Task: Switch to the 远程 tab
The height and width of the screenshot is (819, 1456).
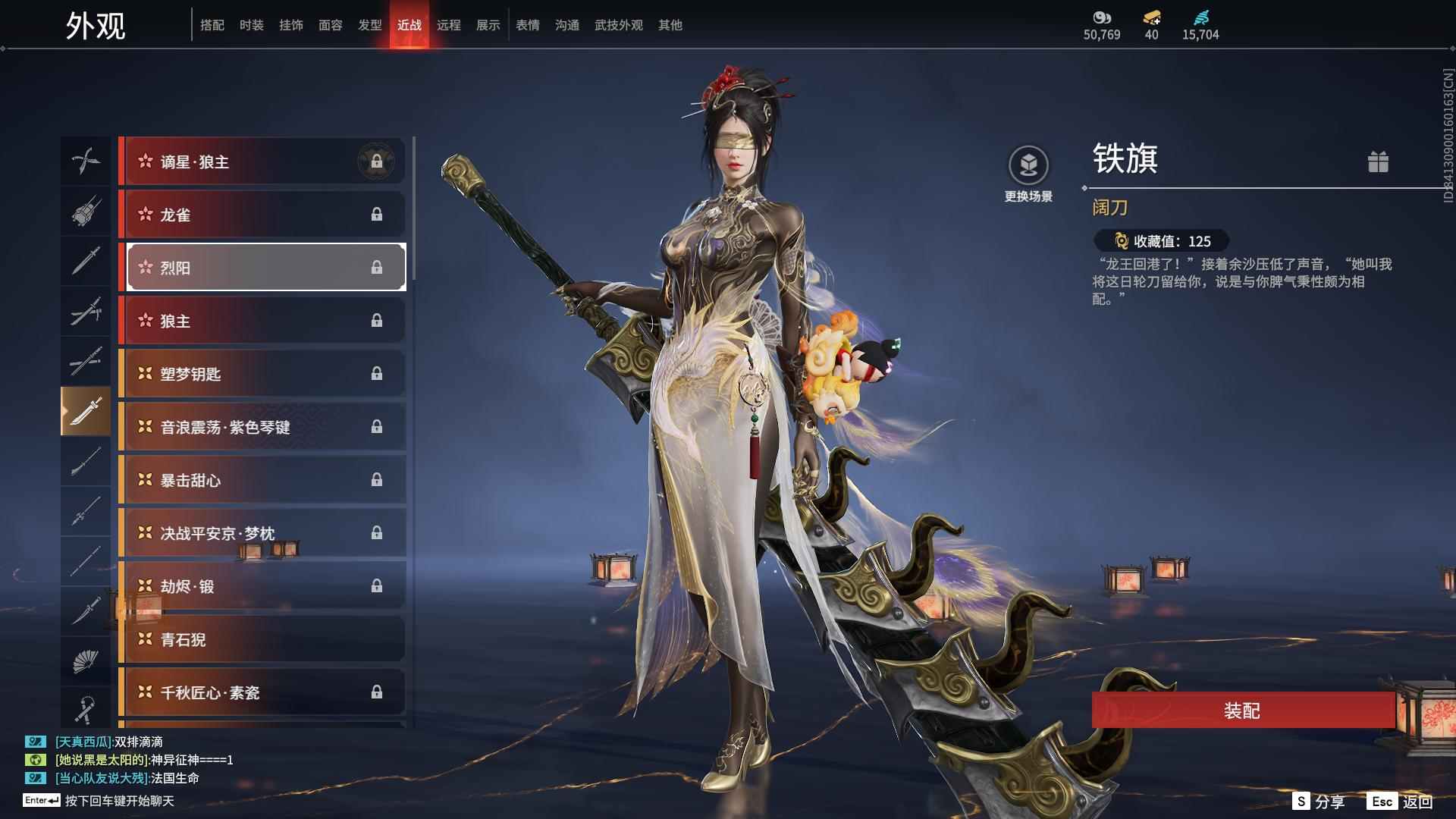Action: pos(450,25)
